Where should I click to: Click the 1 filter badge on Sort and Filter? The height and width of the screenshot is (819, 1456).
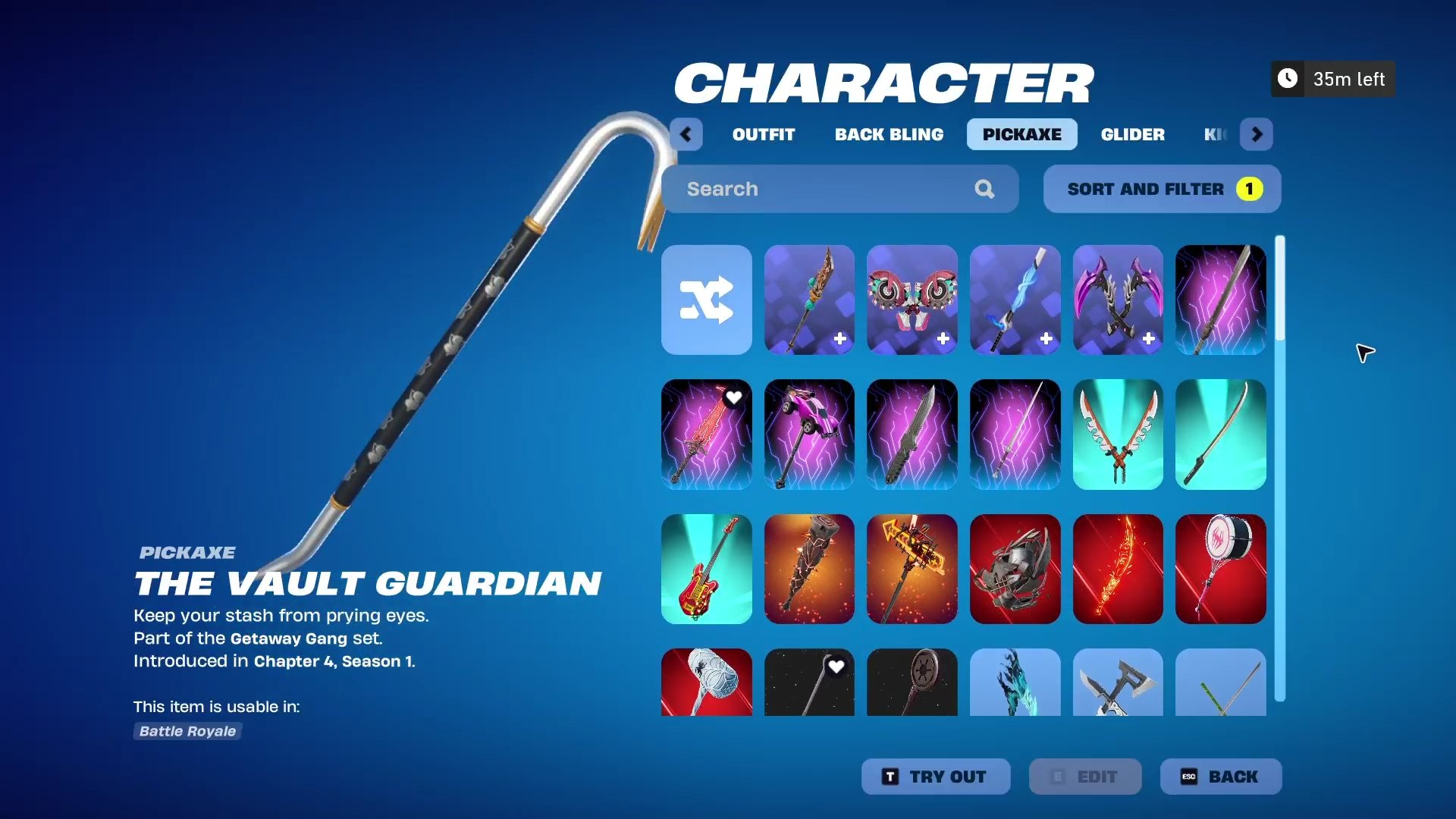point(1249,189)
